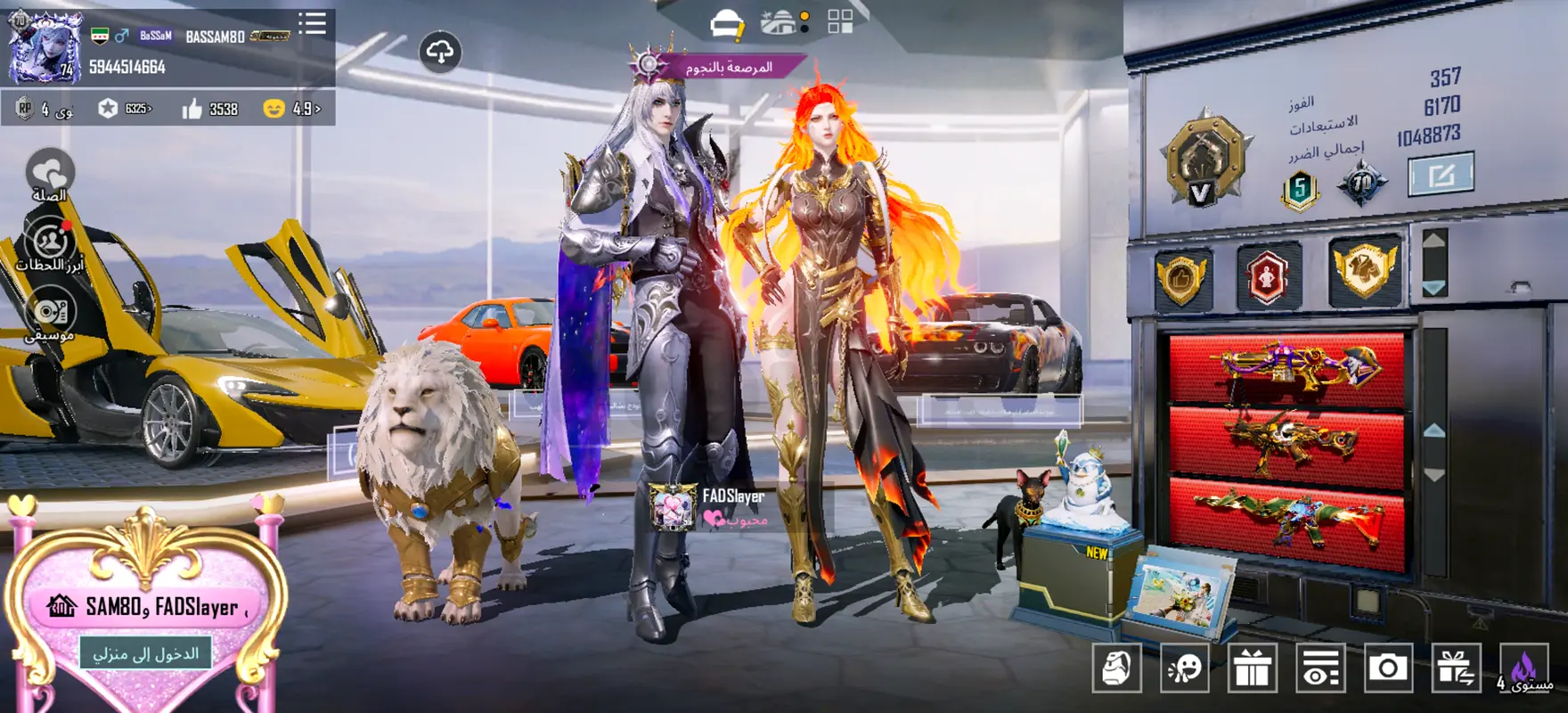
Task: Tap the cloud download icon
Action: 440,52
